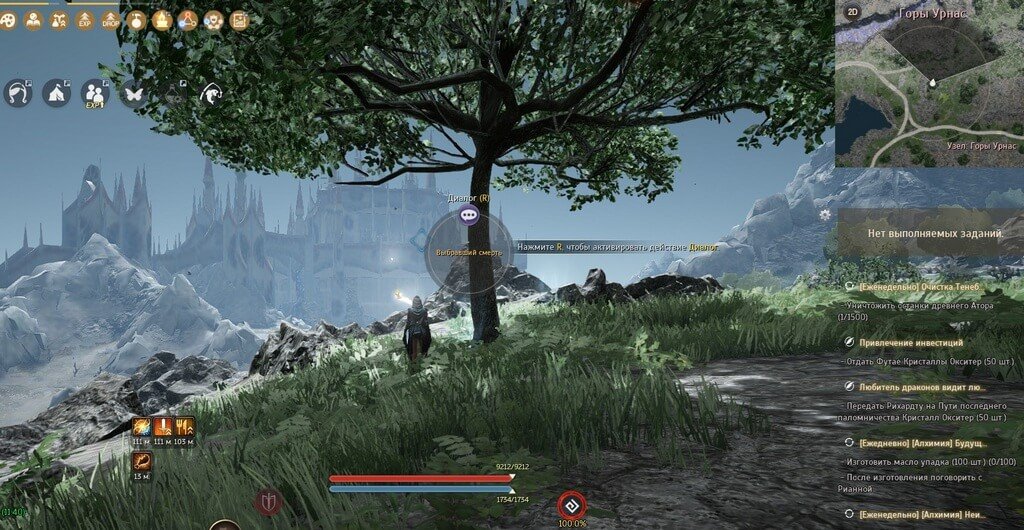Image resolution: width=1024 pixels, height=530 pixels.
Task: Click the Диалог speech bubble icon
Action: click(469, 215)
